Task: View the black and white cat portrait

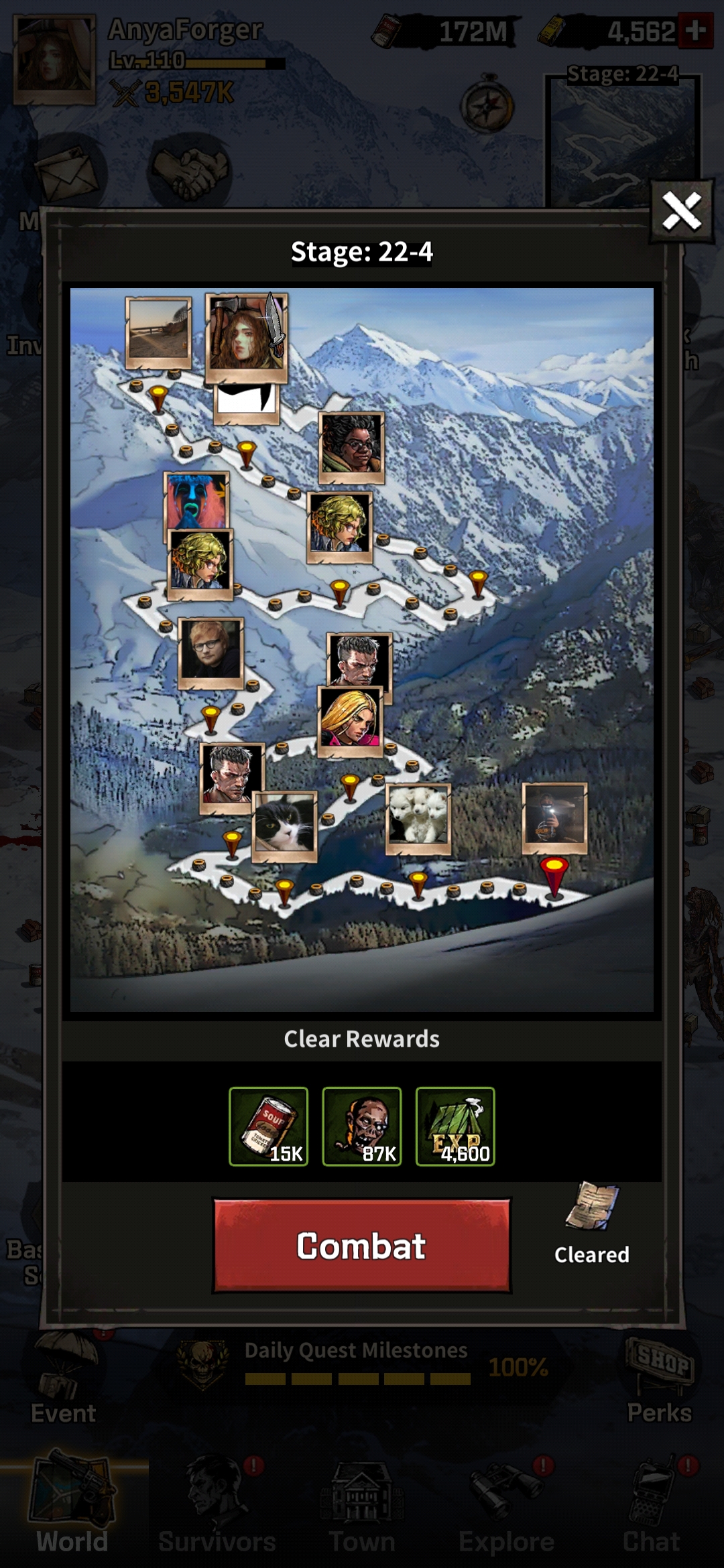Action: pos(285,826)
